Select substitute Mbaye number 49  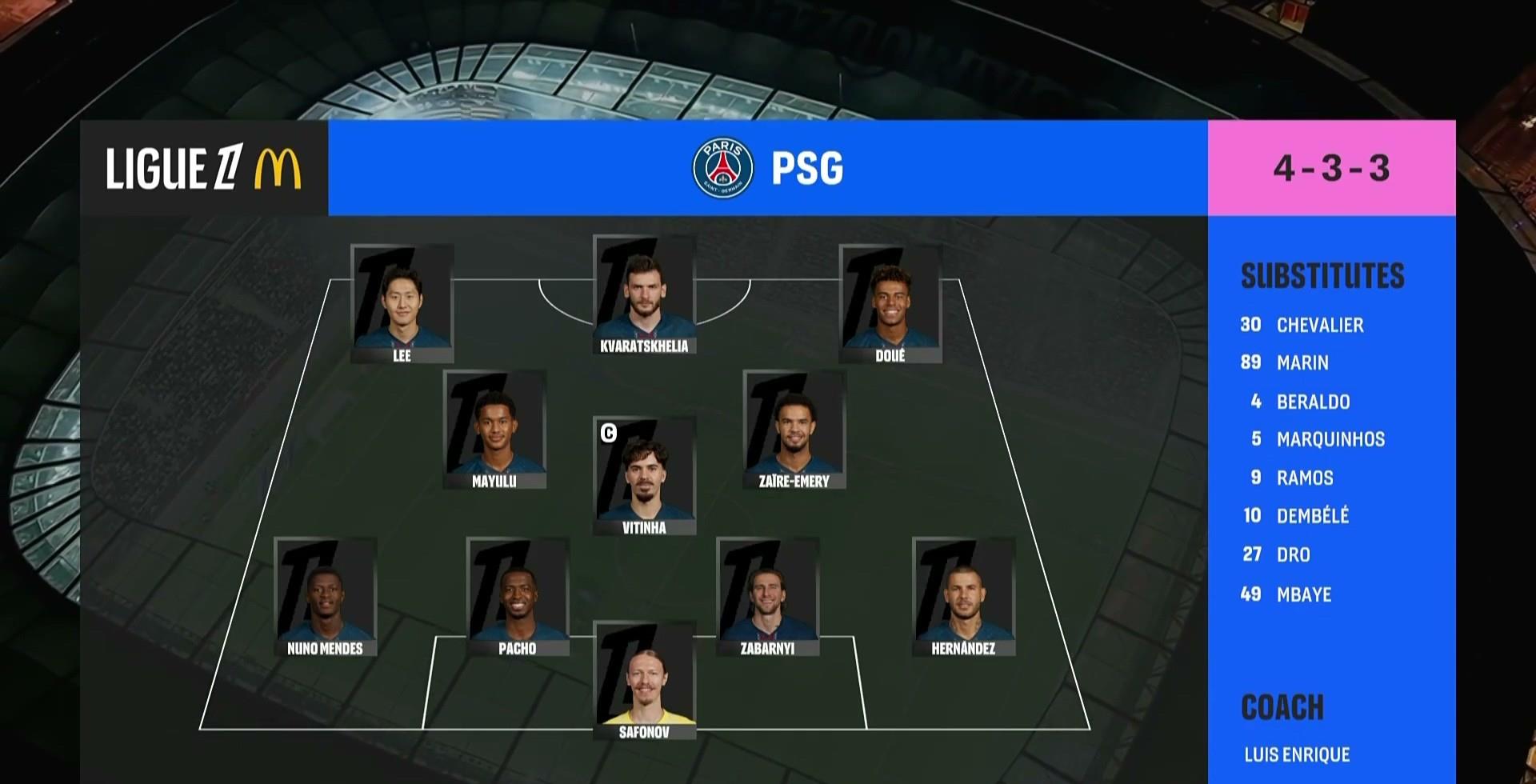[x=1303, y=594]
